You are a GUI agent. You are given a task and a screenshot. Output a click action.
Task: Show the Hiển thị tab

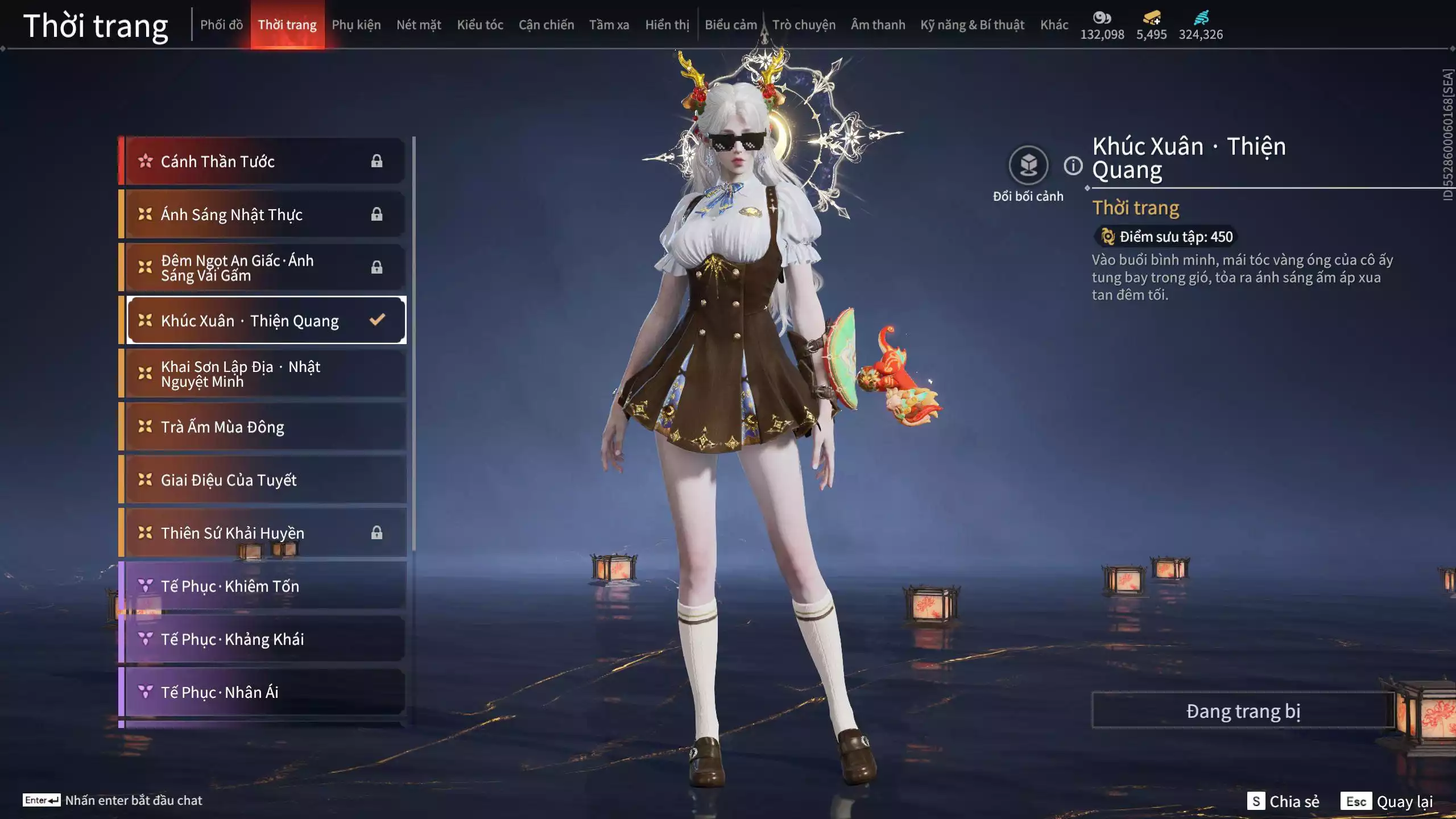coord(667,25)
